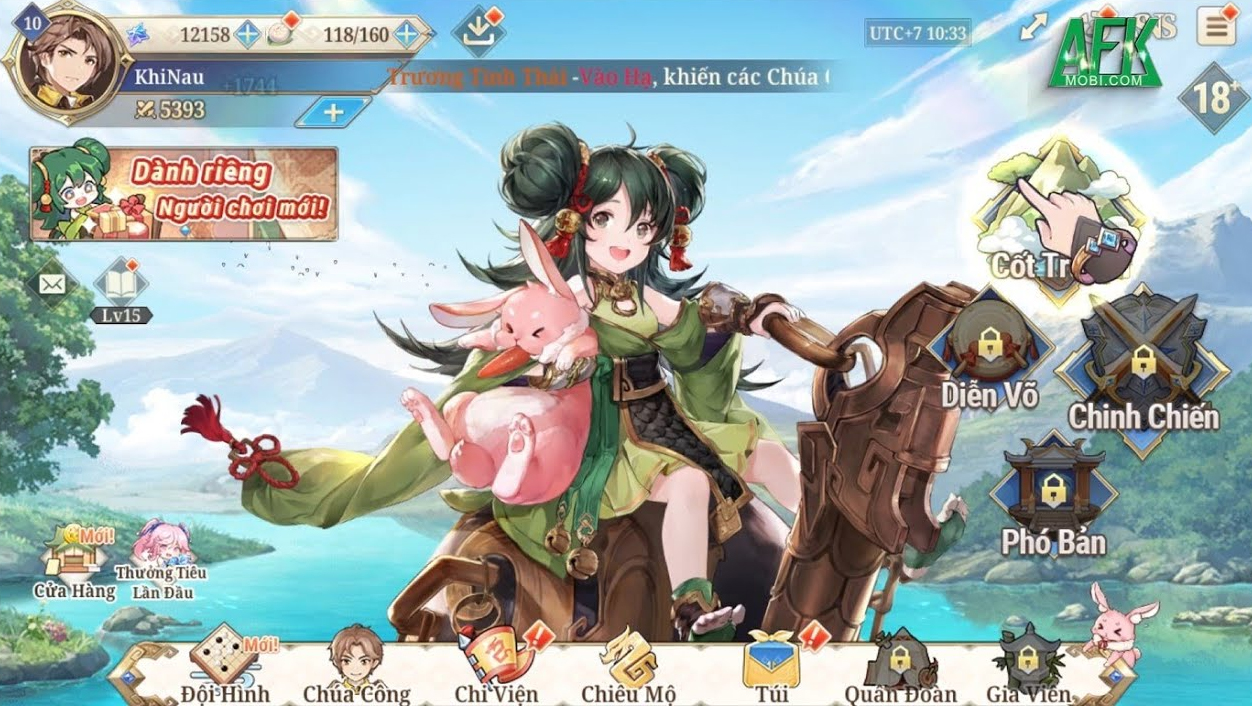The height and width of the screenshot is (706, 1252).
Task: Select the locked Phó Bản dungeon
Action: [1053, 497]
